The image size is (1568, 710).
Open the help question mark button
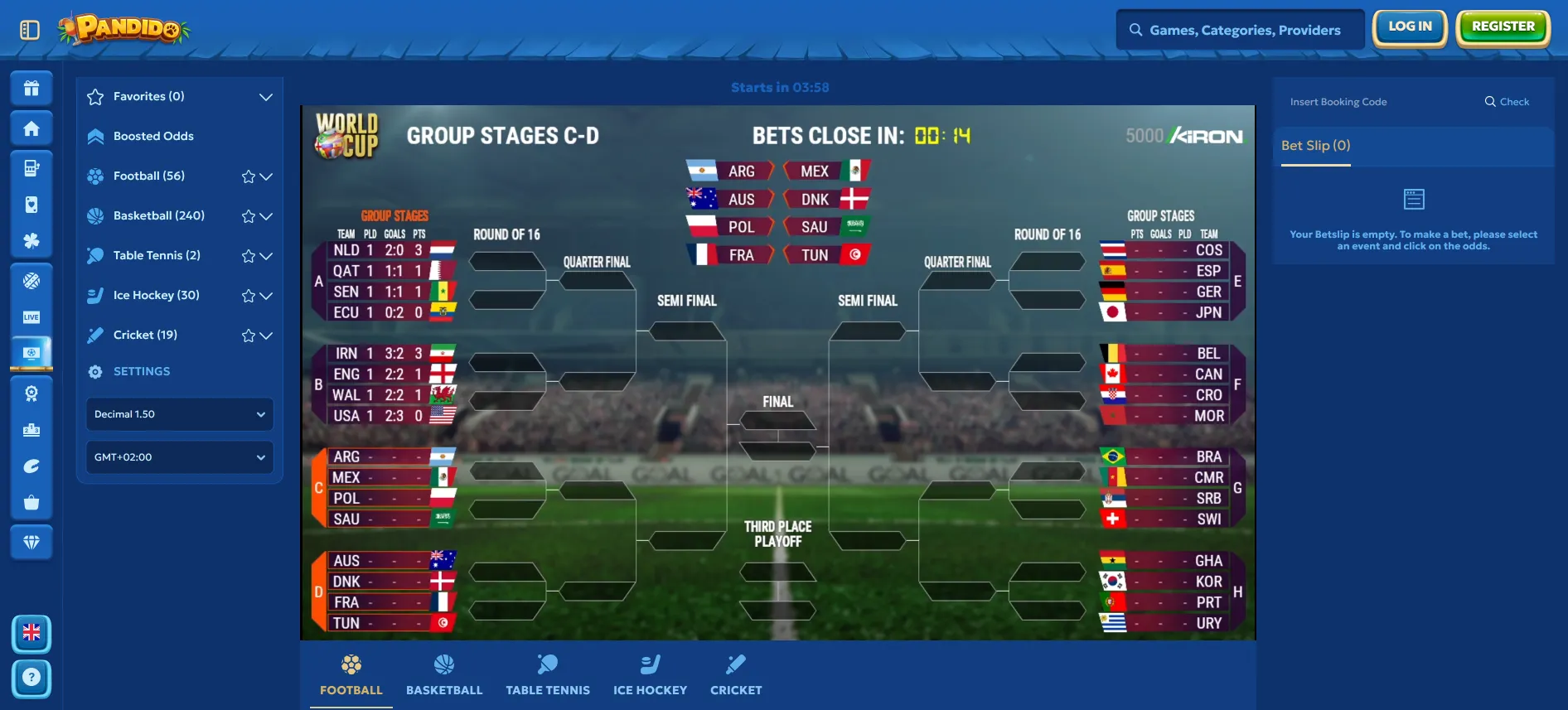pyautogui.click(x=31, y=678)
